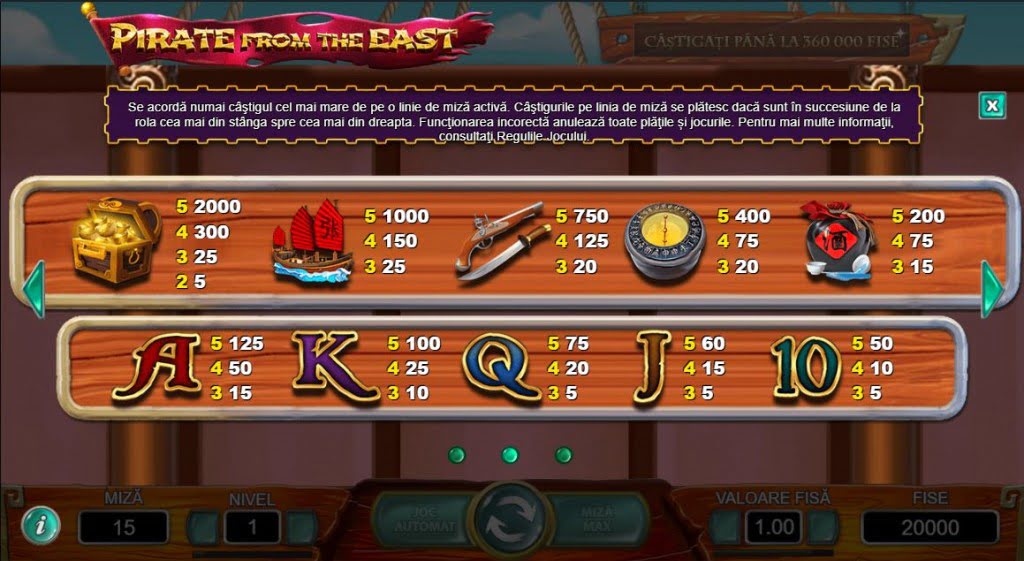This screenshot has height=561, width=1024.
Task: Click the green info icon
Action: coord(40,524)
